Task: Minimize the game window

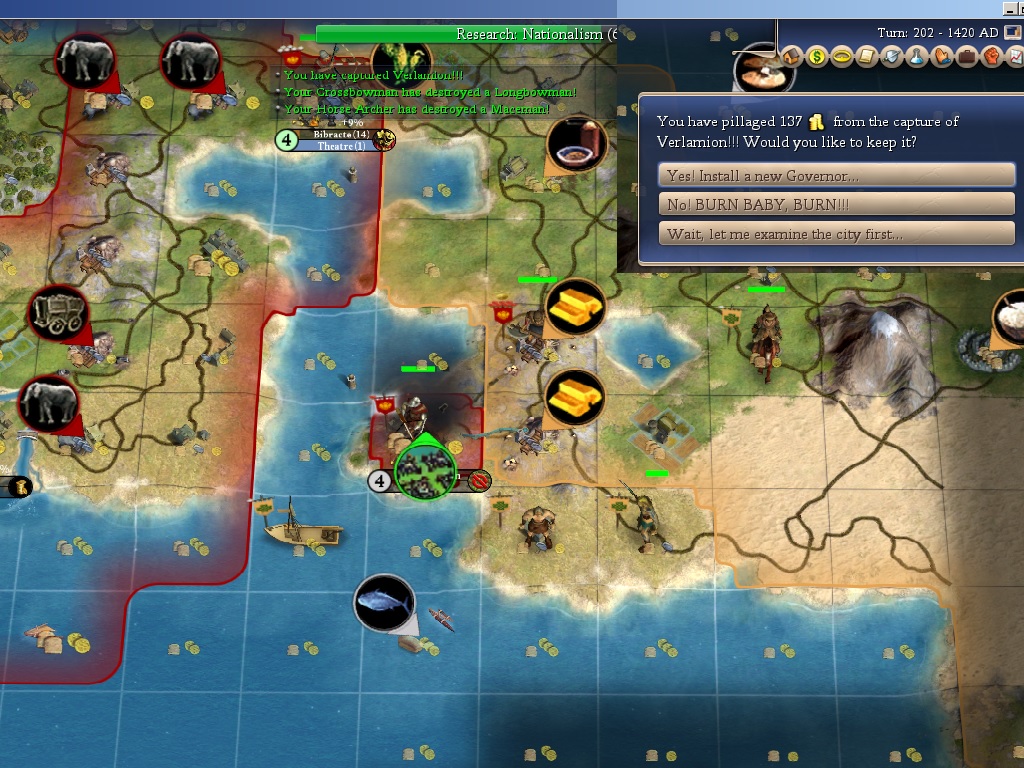Action: [x=1011, y=9]
